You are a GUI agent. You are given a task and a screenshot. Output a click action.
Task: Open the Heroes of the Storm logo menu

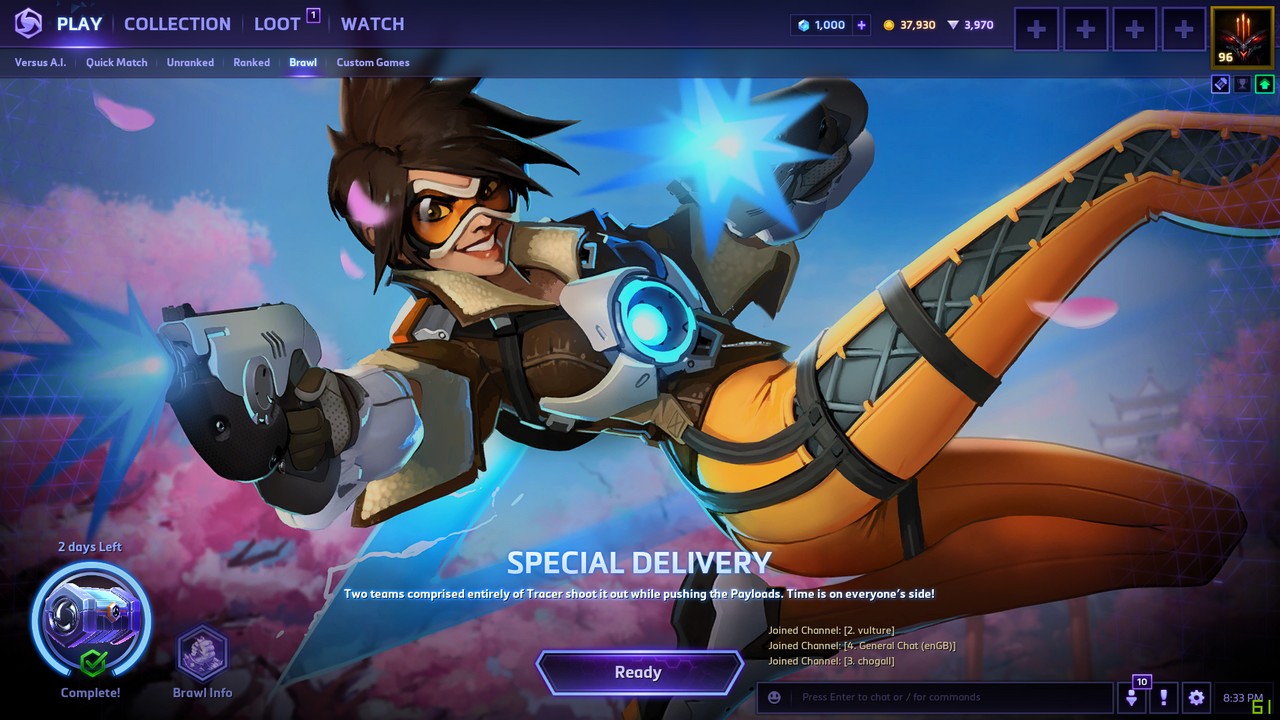pos(28,24)
